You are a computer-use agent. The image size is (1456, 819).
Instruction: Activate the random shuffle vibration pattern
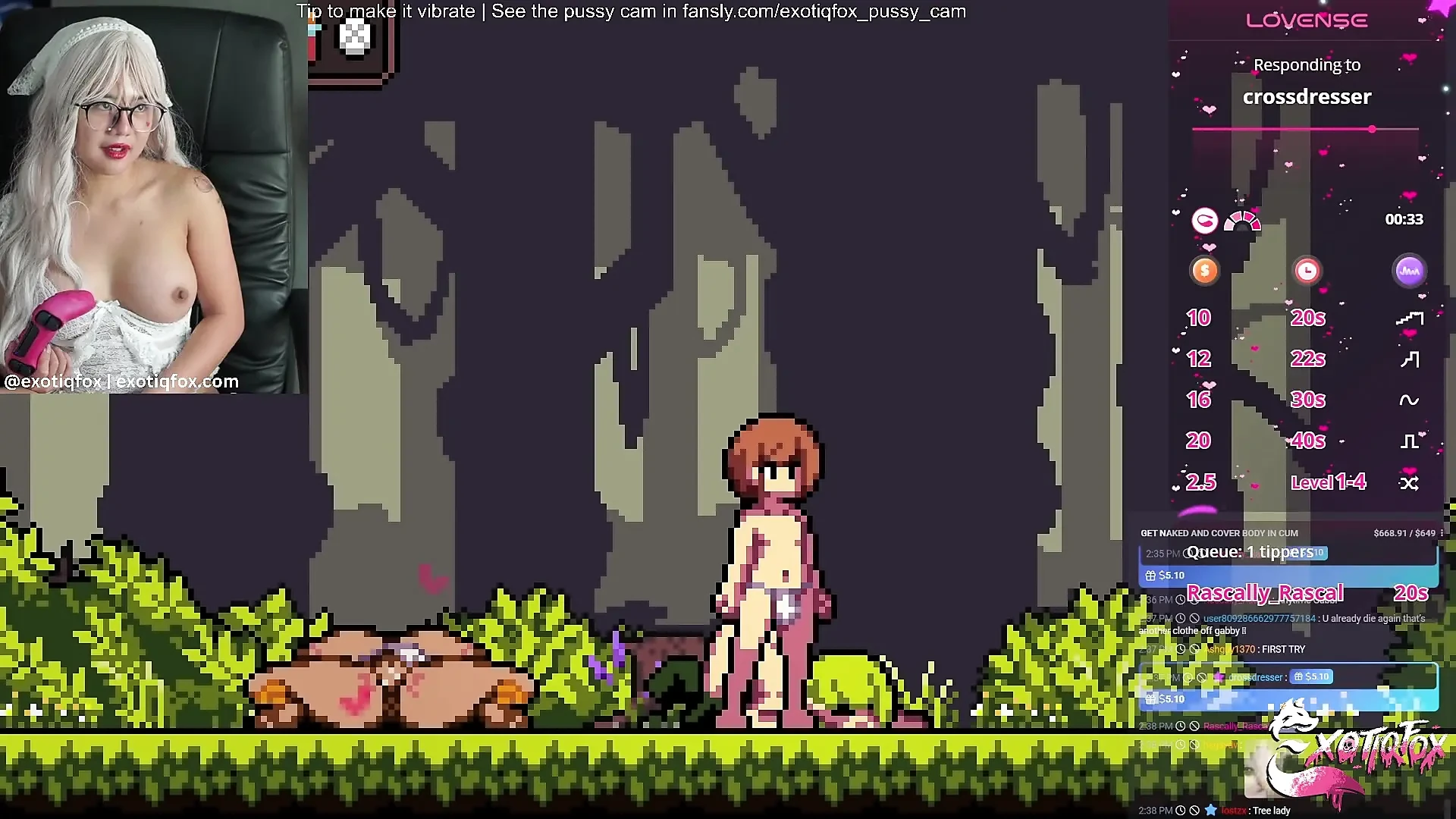point(1409,482)
